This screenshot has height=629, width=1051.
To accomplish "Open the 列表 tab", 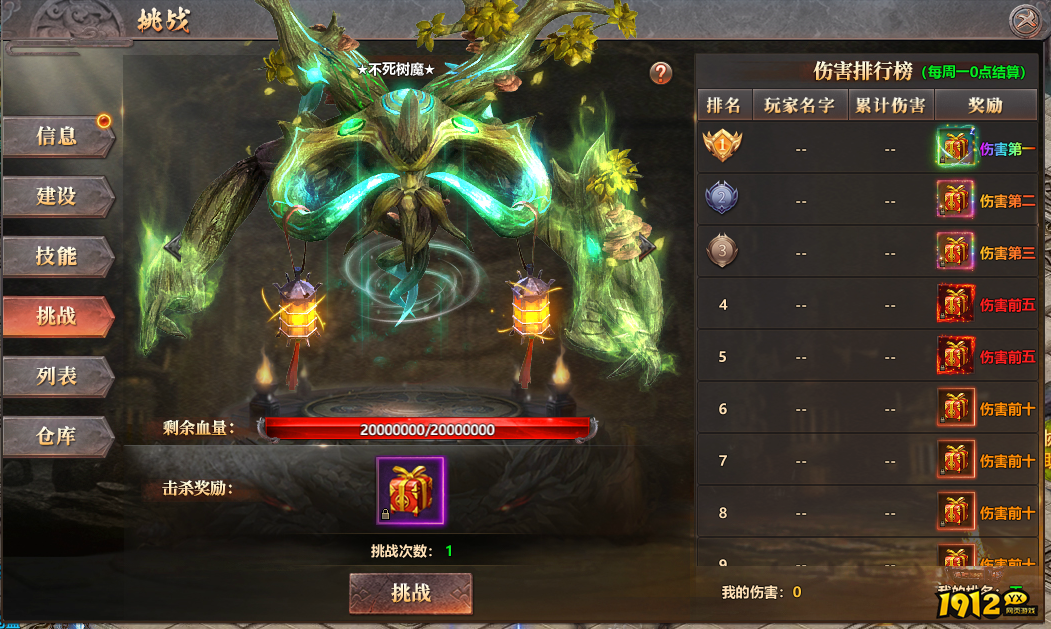I will 57,376.
